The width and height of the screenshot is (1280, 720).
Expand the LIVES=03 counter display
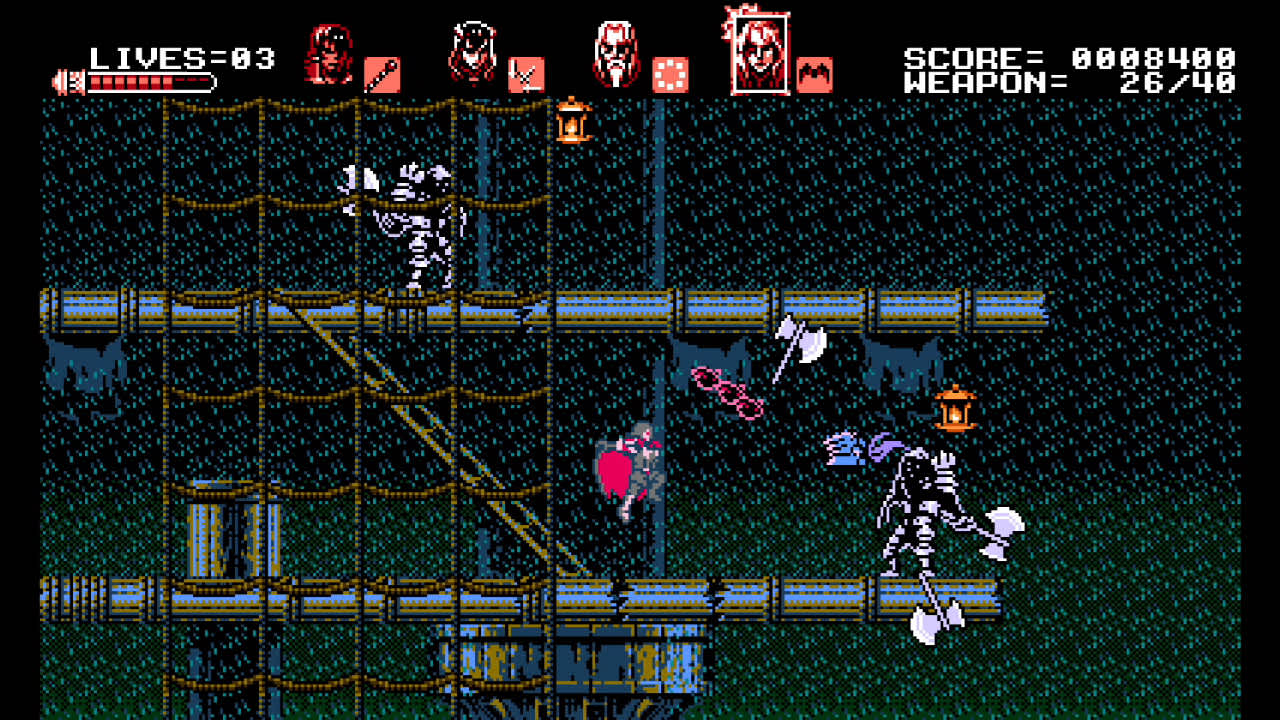[180, 57]
